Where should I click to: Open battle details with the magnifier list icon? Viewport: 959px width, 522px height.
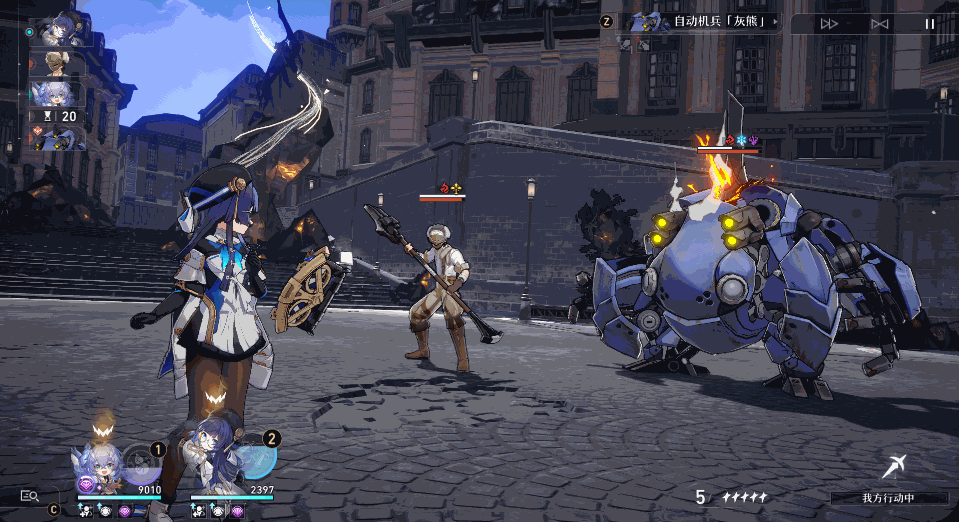pos(29,495)
